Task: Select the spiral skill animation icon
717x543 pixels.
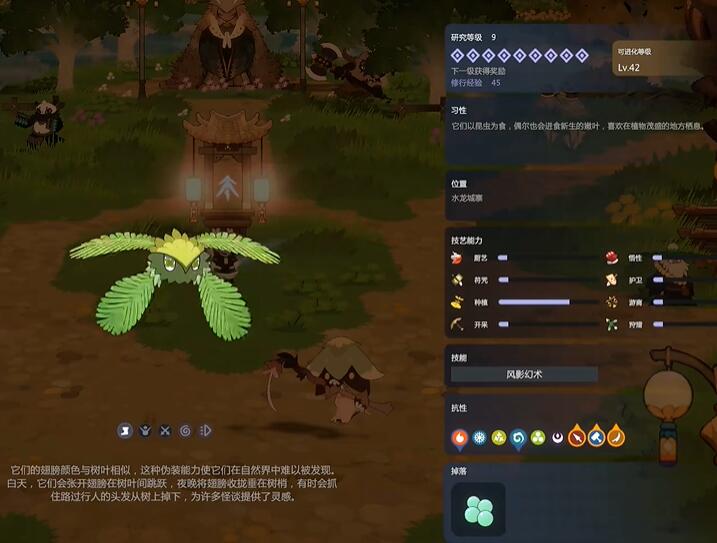Action: pos(185,431)
